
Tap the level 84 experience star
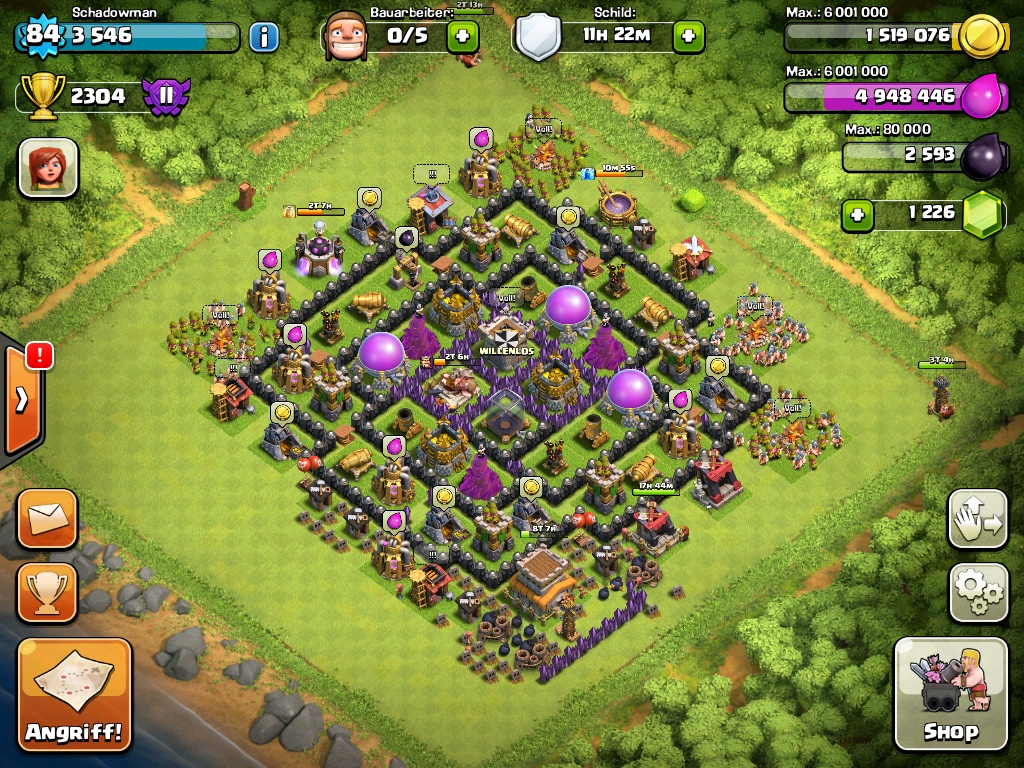click(x=42, y=36)
